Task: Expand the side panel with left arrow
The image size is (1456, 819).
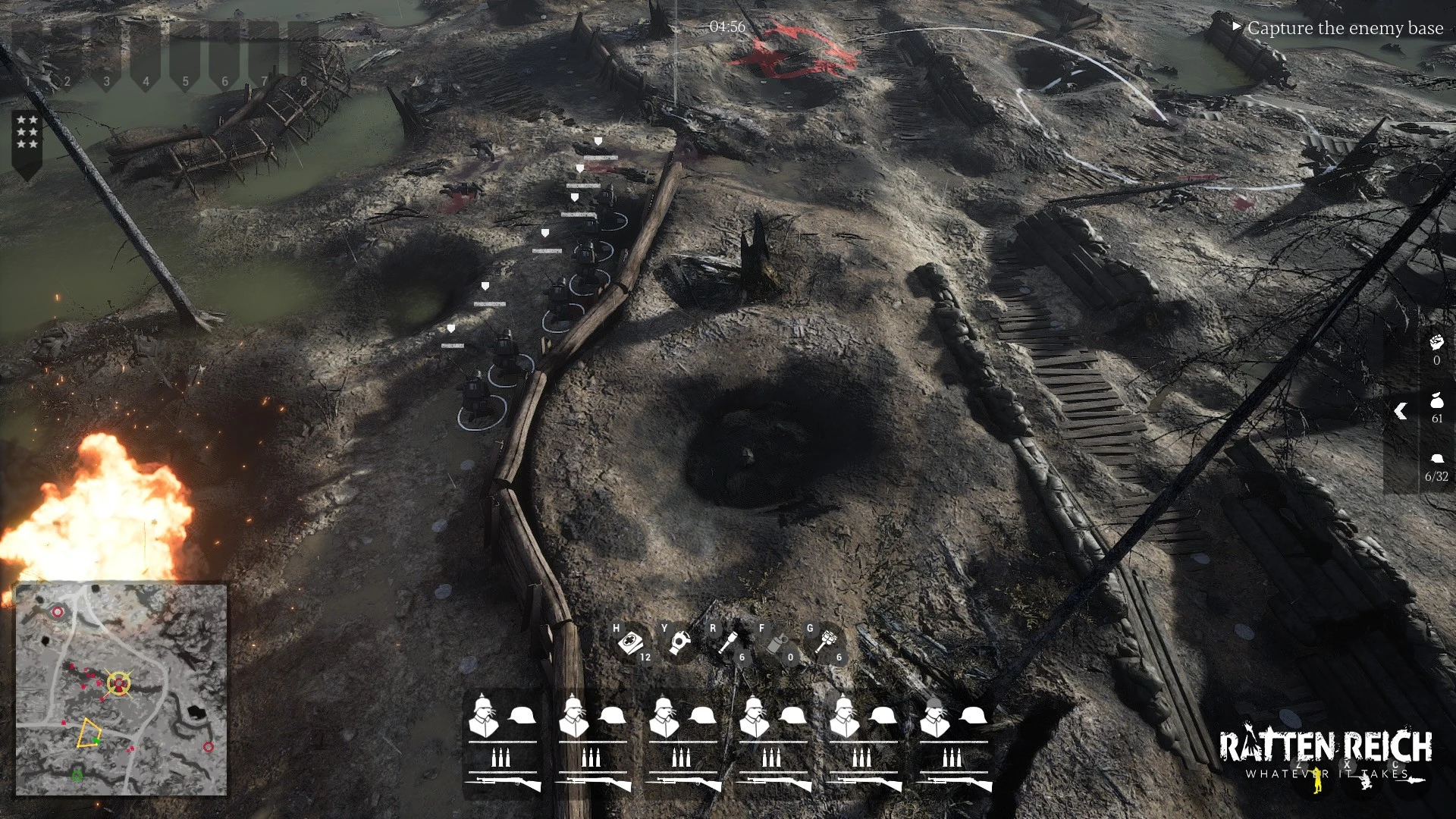Action: (1401, 411)
